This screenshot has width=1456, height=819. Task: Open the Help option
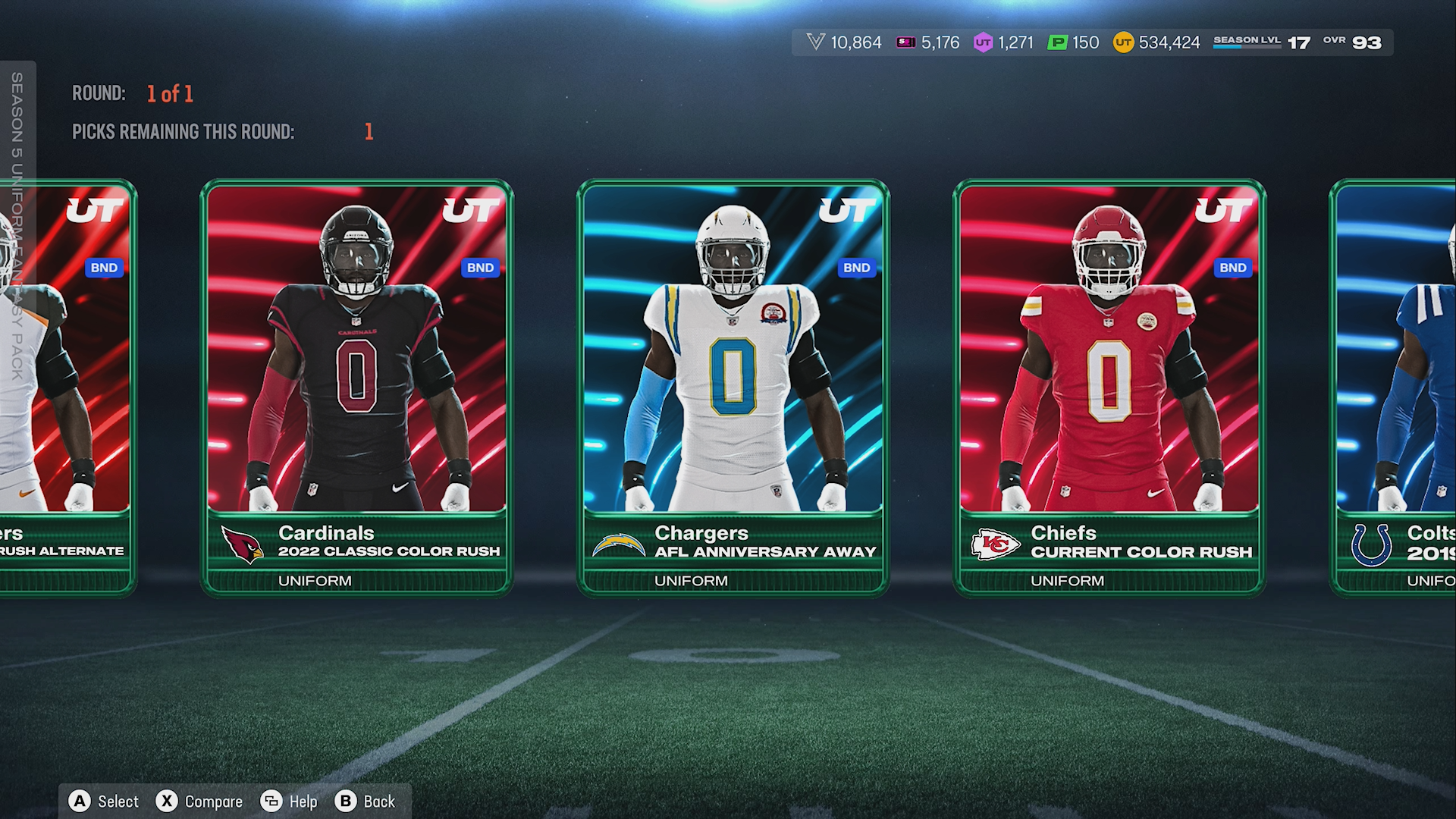289,802
